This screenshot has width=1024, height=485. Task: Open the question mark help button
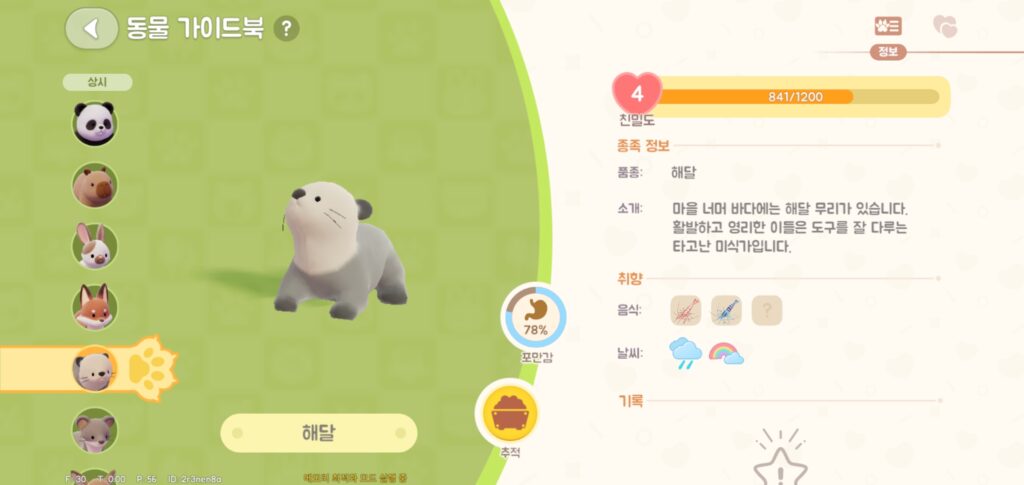[286, 28]
